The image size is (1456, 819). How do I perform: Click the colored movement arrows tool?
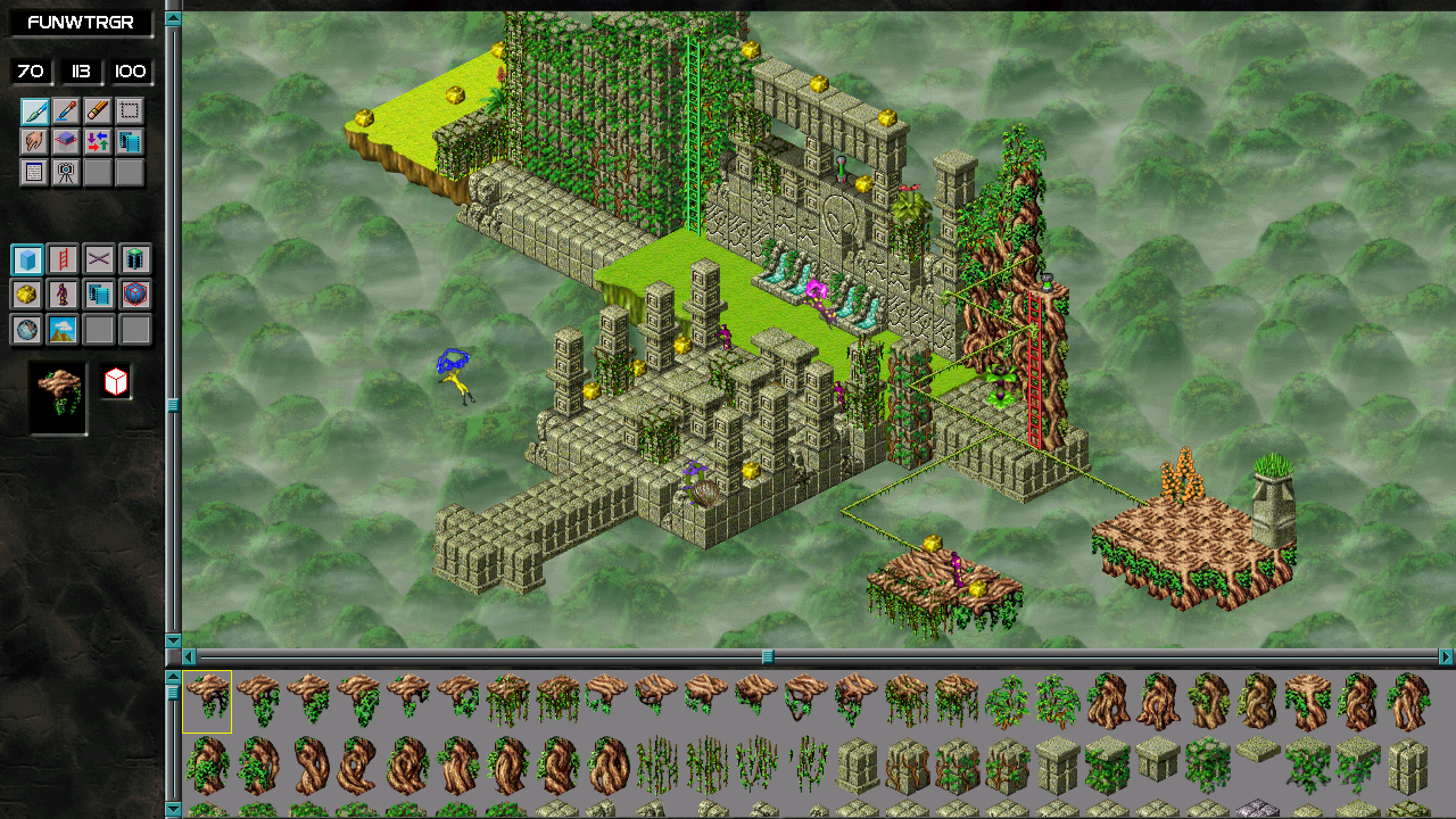98,141
